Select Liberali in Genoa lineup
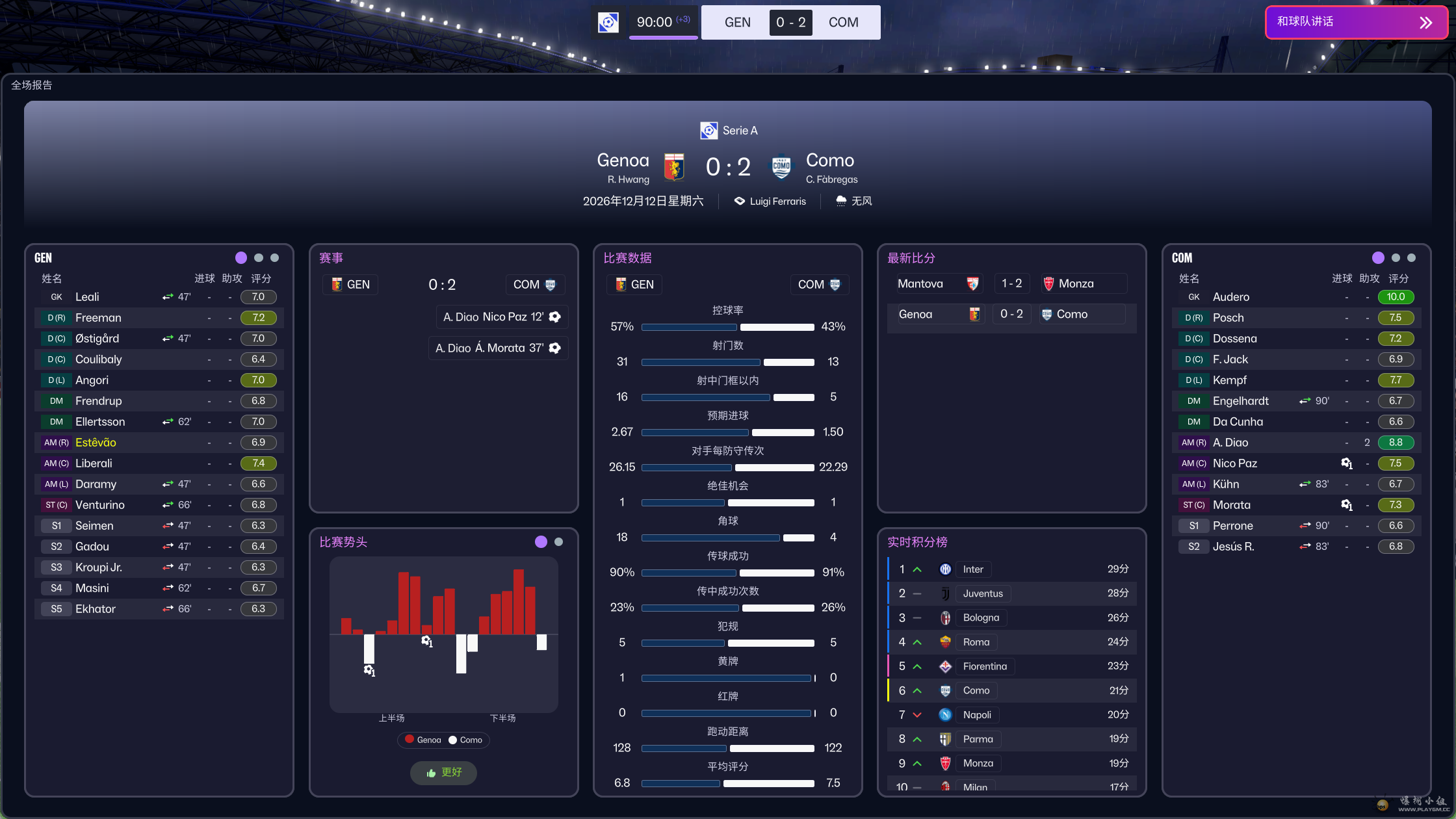Image resolution: width=1456 pixels, height=819 pixels. (94, 463)
